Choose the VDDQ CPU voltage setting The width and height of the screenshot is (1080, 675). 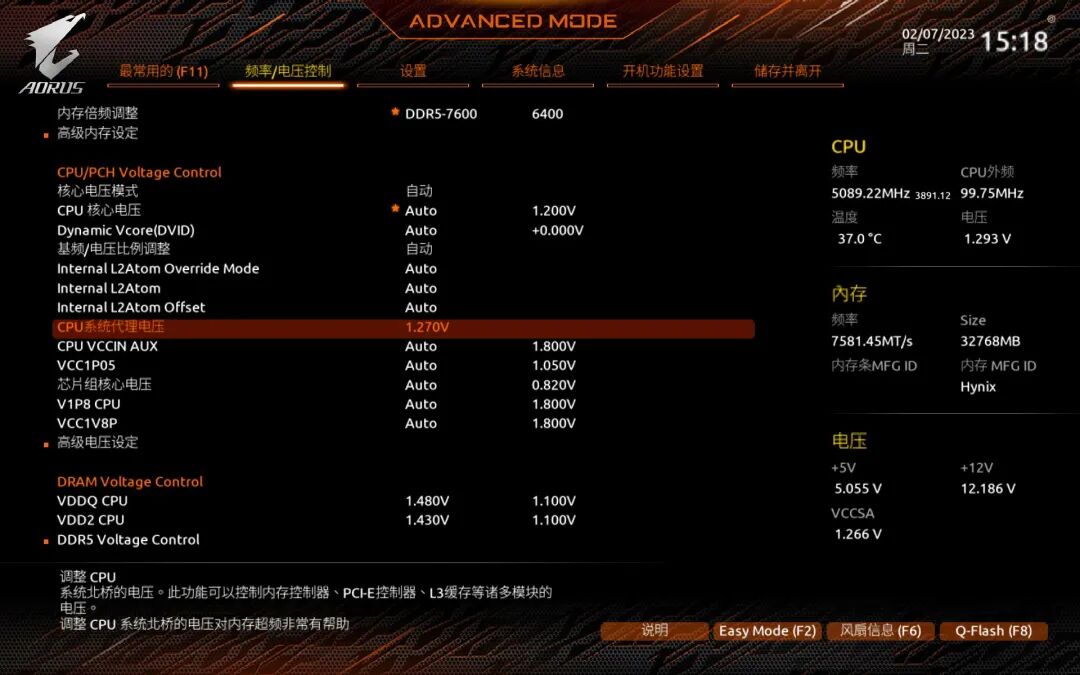(92, 501)
